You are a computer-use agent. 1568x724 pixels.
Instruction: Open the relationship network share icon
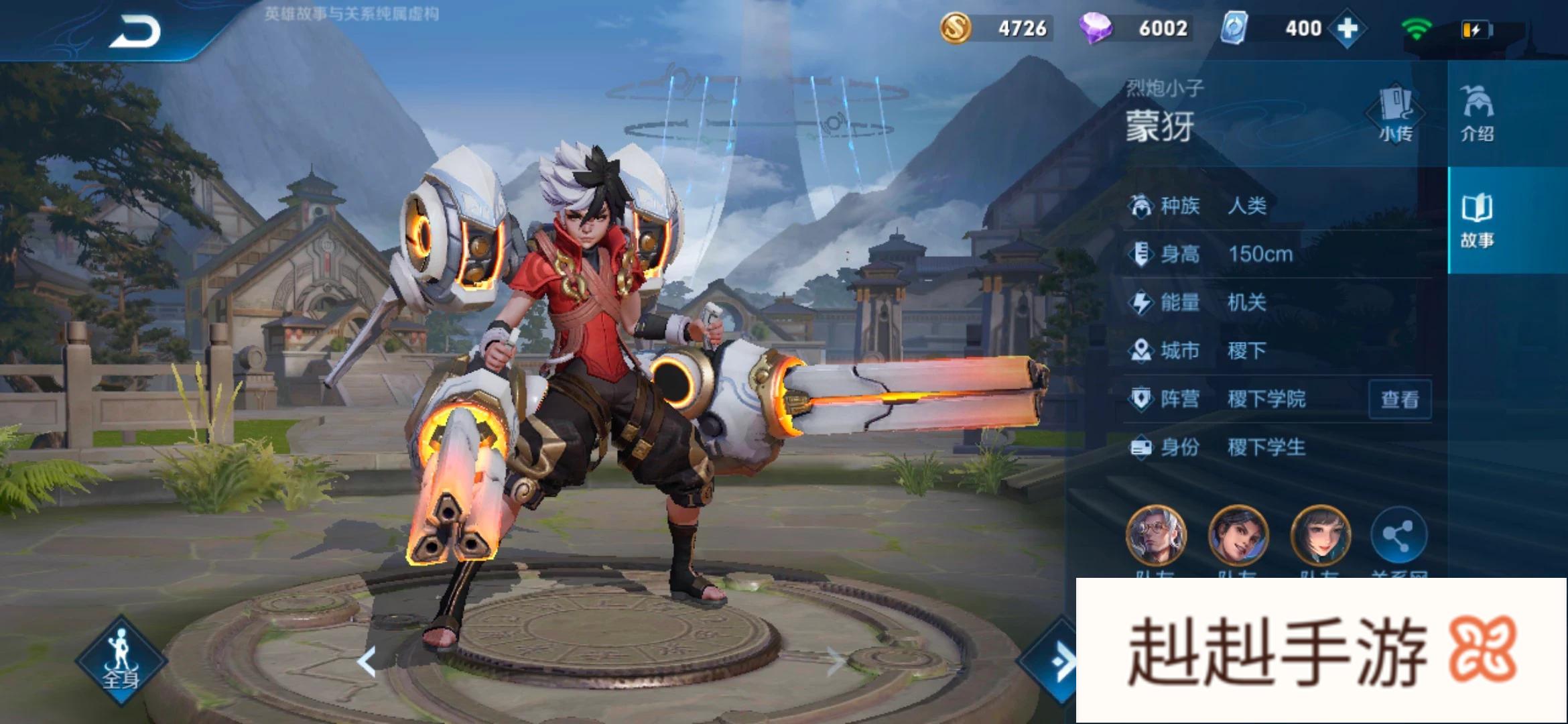1398,536
